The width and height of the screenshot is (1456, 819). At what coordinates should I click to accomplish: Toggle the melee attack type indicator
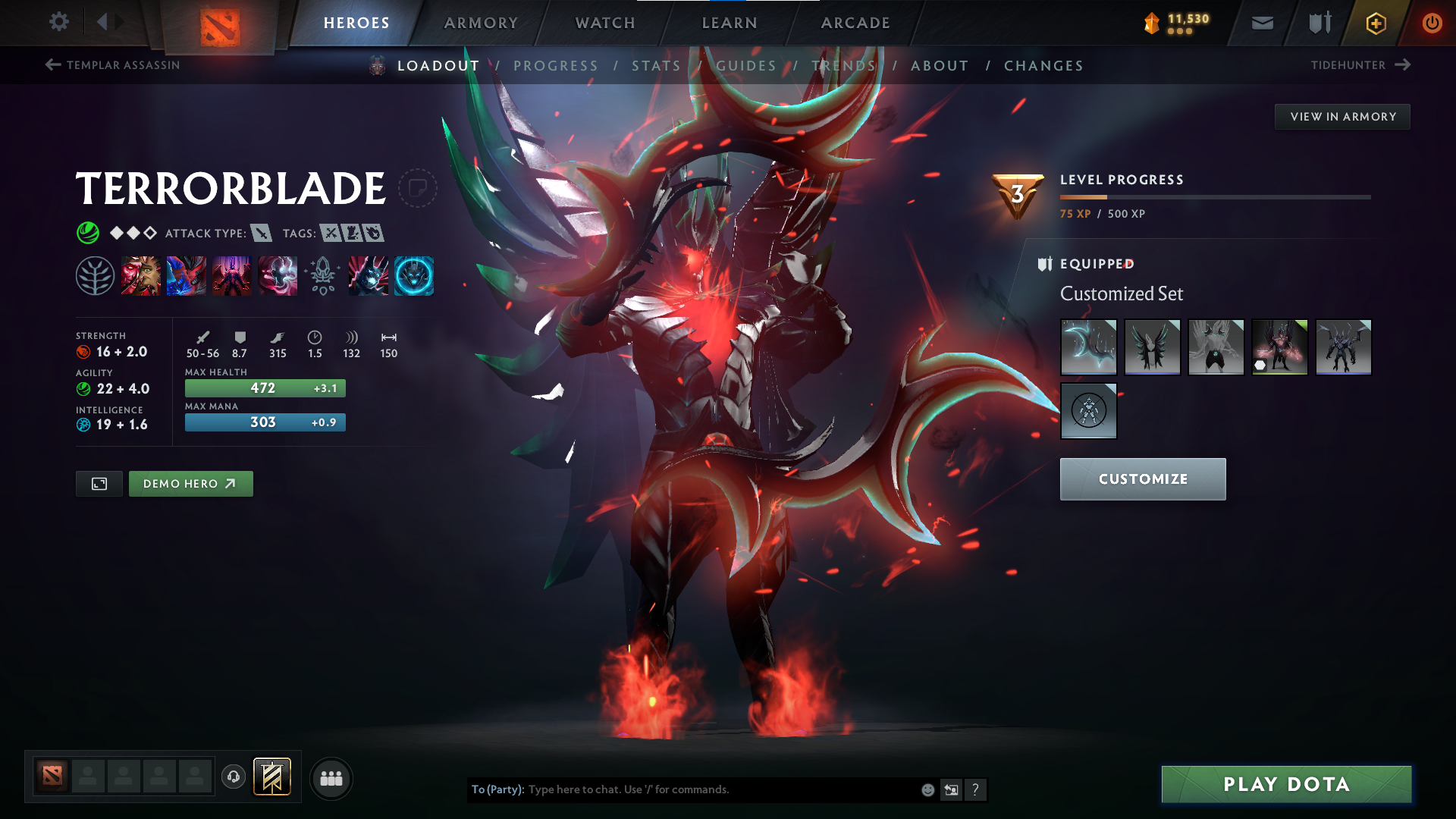click(262, 234)
